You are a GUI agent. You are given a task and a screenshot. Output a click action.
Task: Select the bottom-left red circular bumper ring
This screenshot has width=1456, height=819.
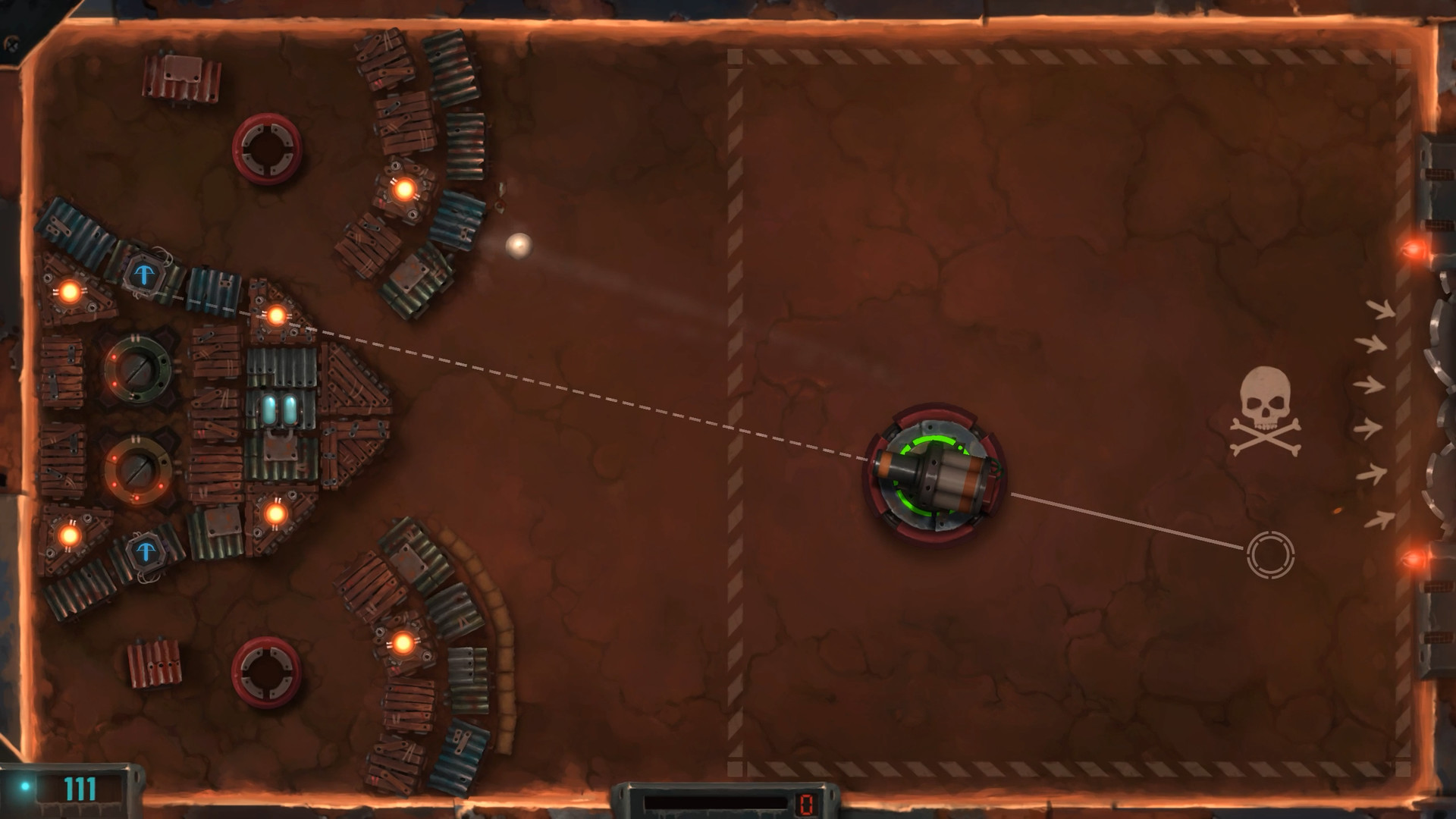click(x=267, y=670)
